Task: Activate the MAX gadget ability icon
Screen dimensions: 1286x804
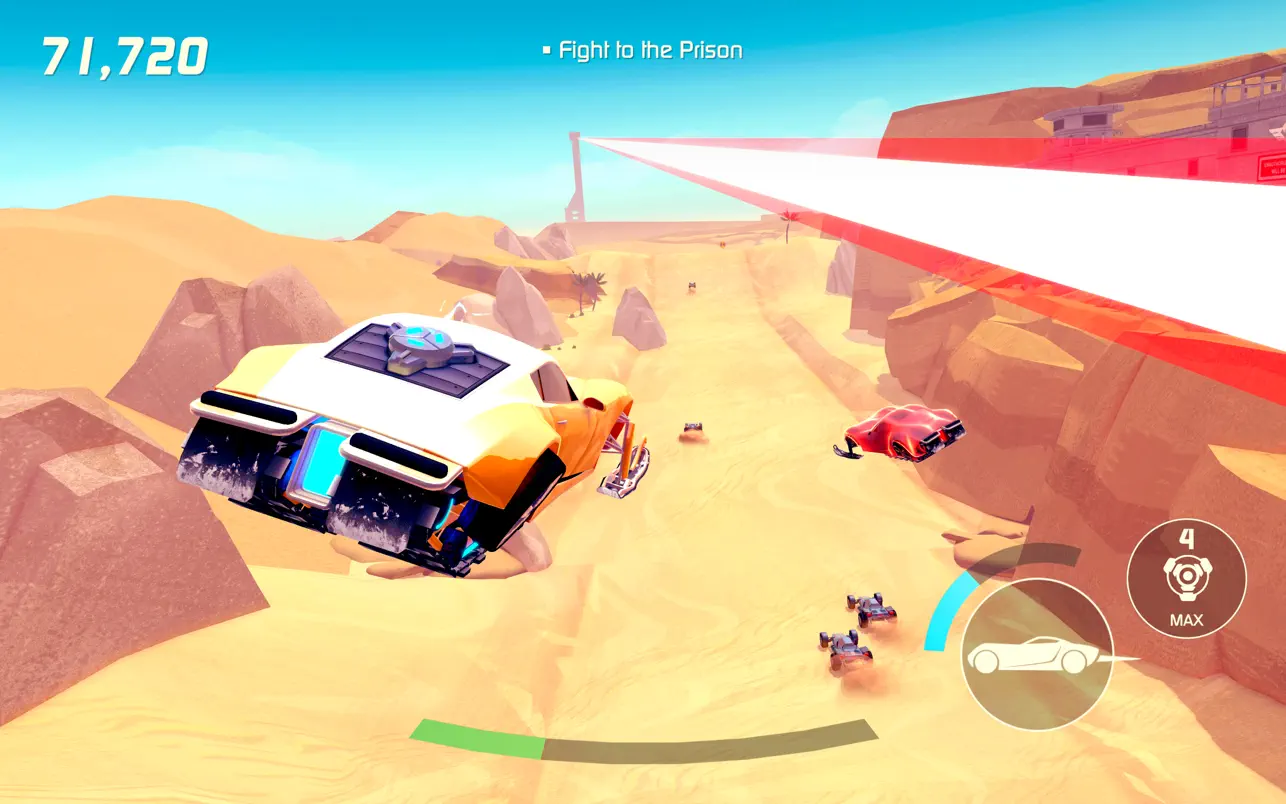Action: coord(1186,579)
